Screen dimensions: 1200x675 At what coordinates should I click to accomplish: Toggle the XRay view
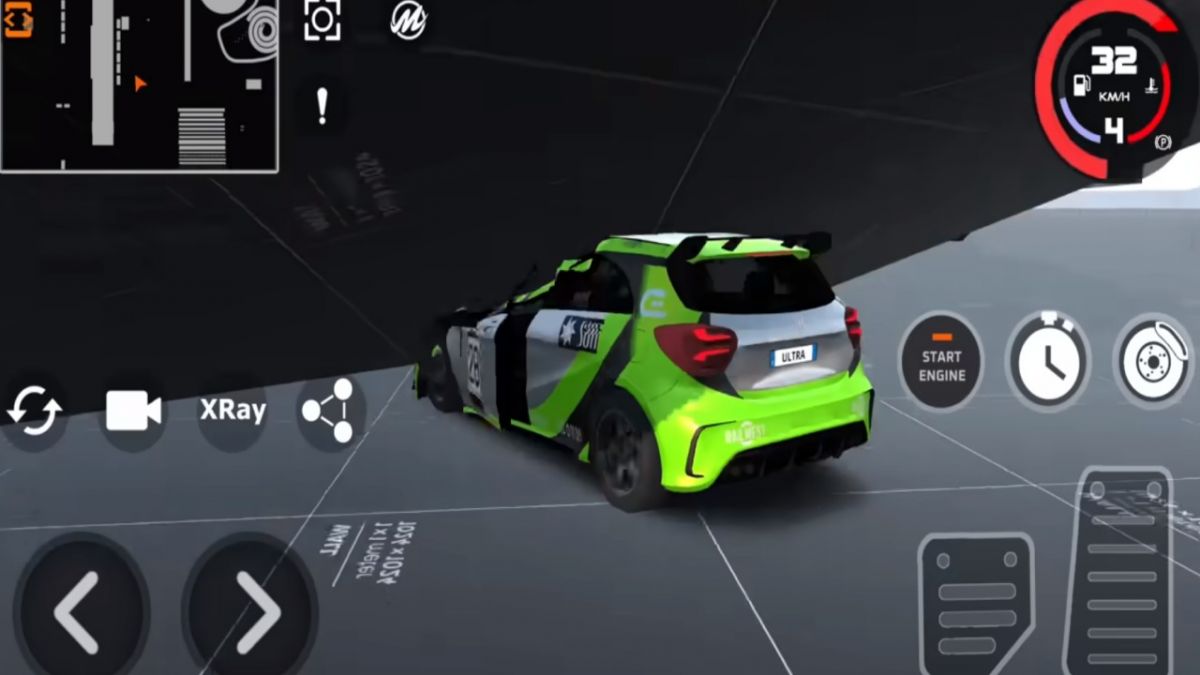(x=233, y=411)
